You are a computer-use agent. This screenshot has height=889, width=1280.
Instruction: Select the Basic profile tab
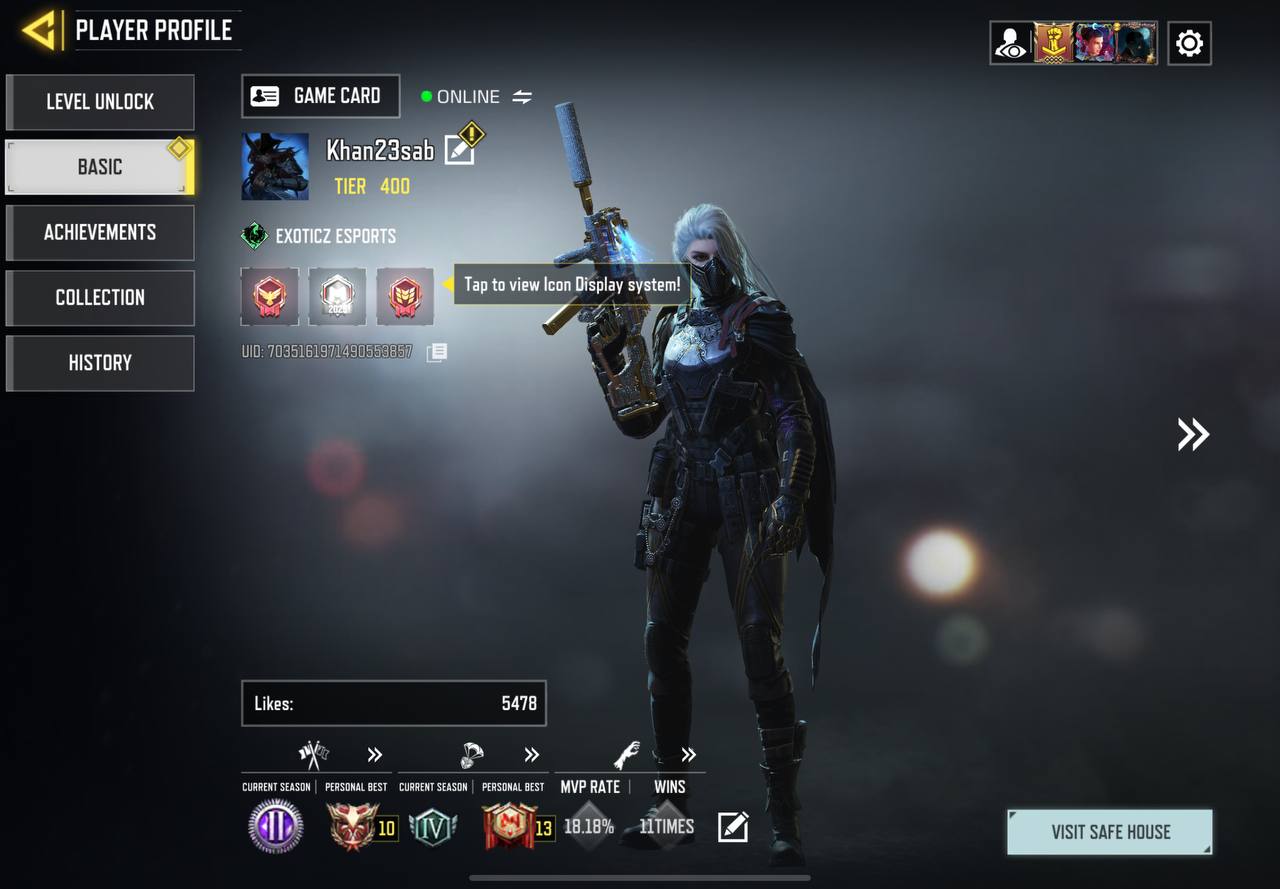click(x=100, y=167)
